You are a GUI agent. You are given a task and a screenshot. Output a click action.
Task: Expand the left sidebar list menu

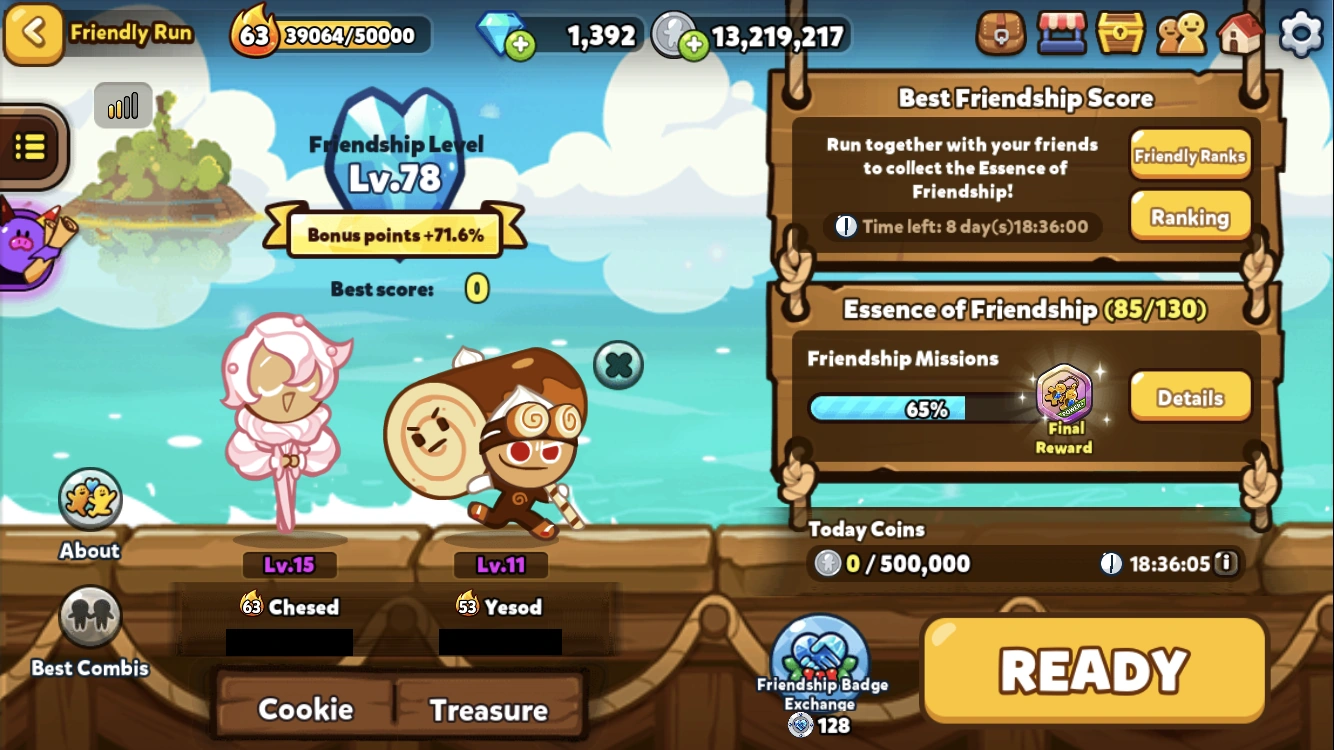pyautogui.click(x=30, y=145)
